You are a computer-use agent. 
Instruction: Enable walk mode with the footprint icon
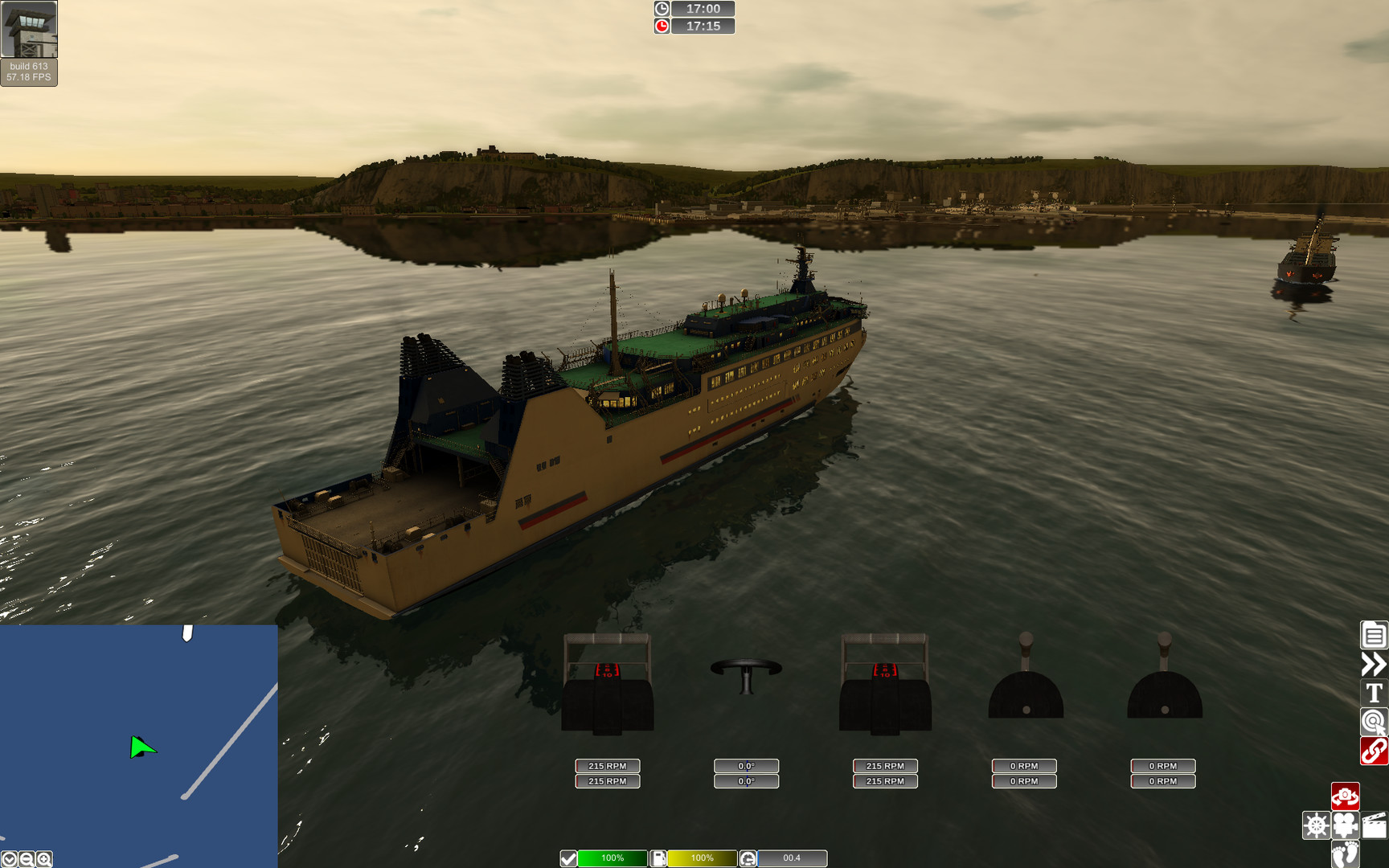click(1345, 854)
